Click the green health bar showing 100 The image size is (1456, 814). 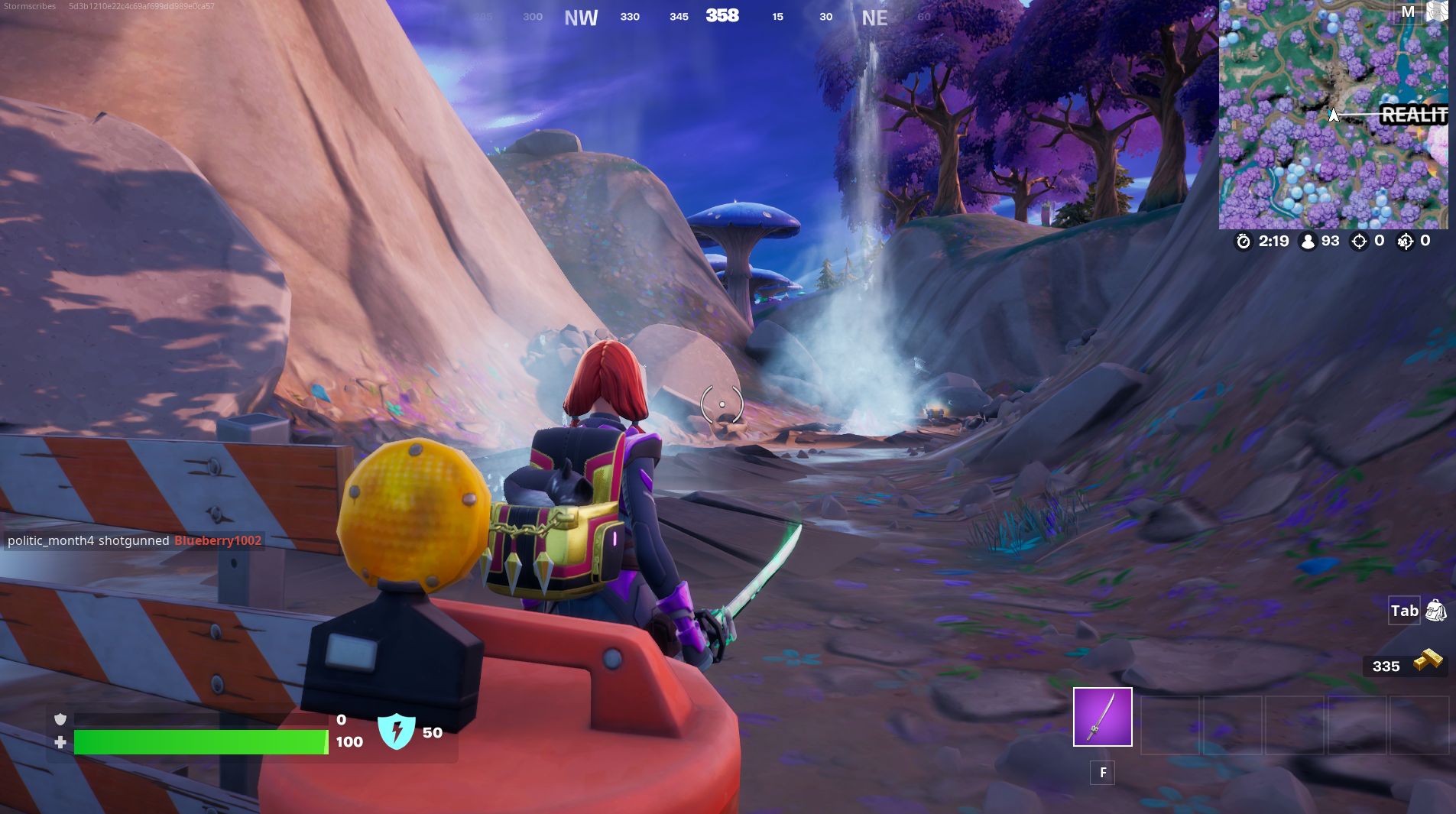pos(199,741)
